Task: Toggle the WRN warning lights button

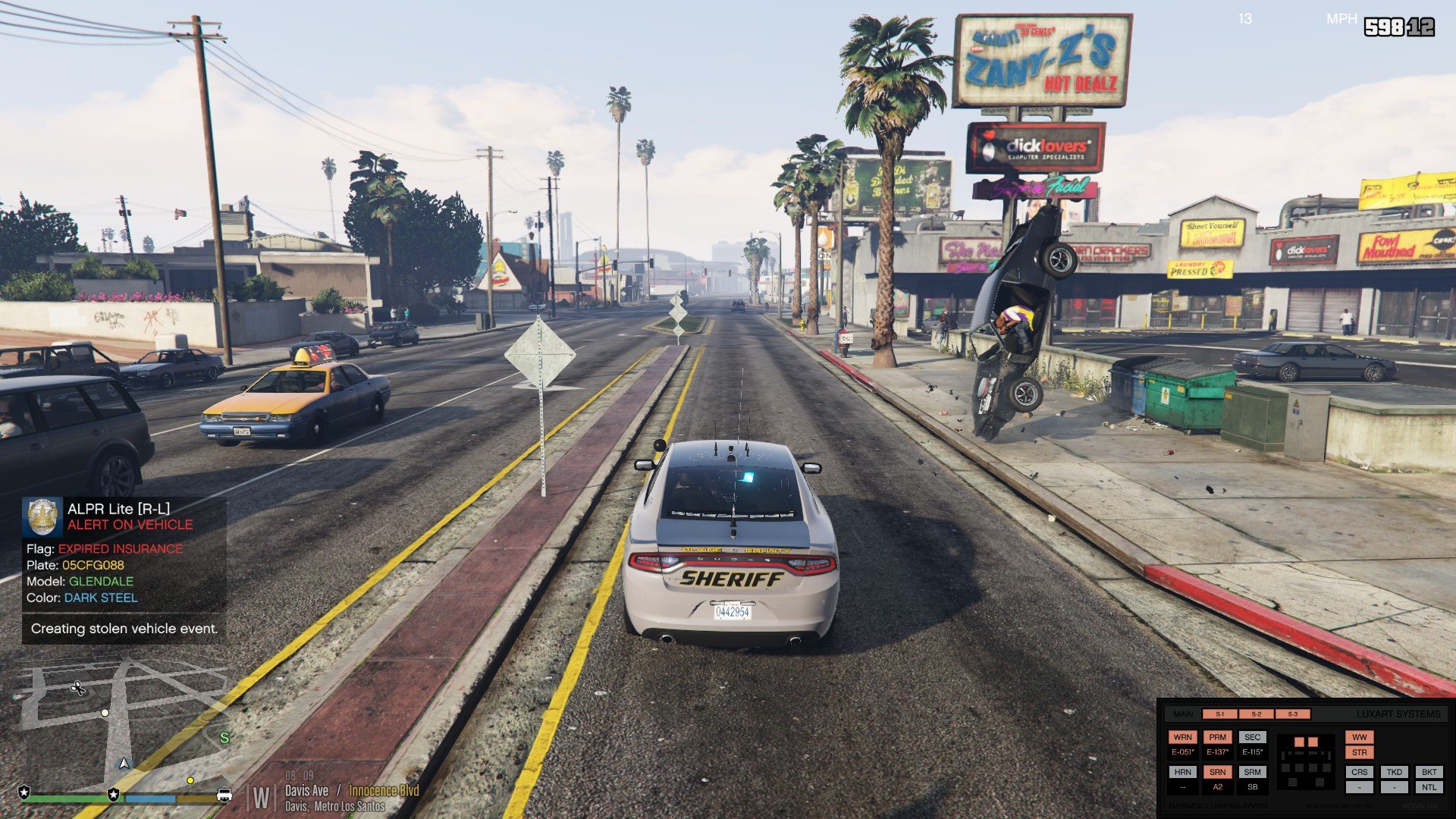Action: [1182, 737]
